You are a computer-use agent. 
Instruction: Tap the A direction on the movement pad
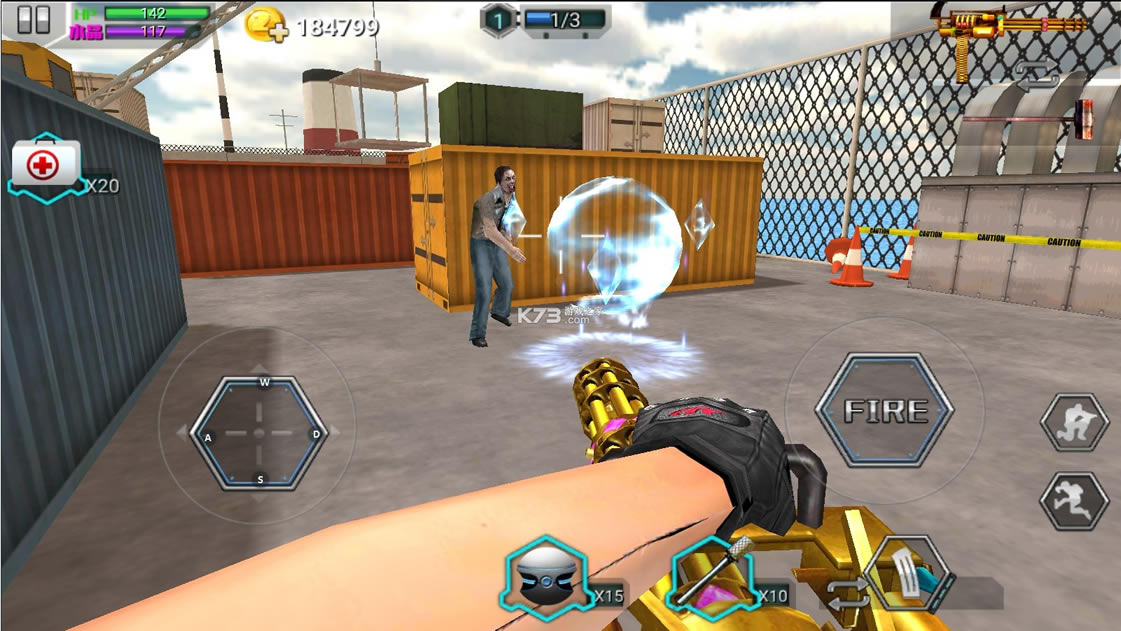[208, 437]
